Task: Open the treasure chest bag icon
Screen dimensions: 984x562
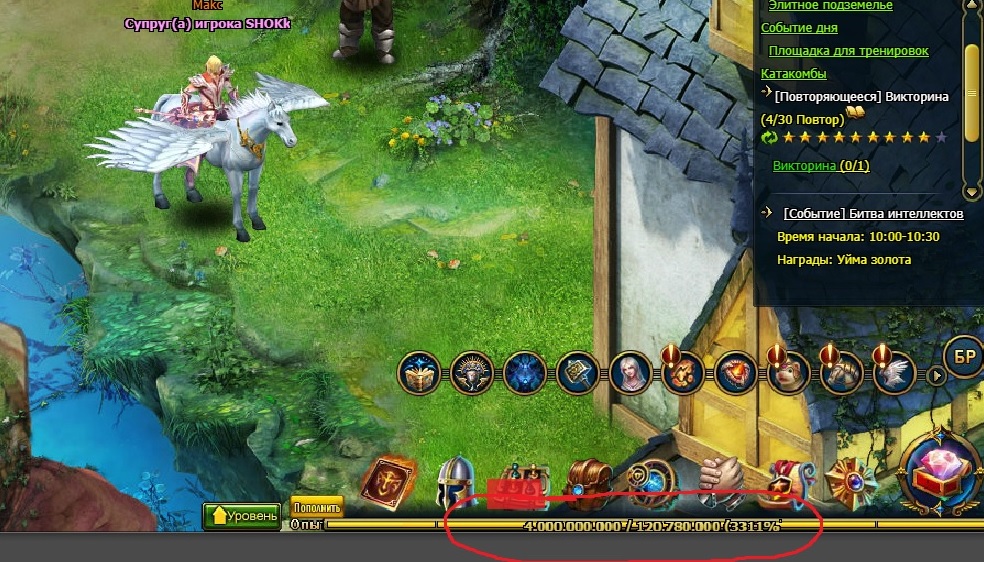Action: point(586,482)
